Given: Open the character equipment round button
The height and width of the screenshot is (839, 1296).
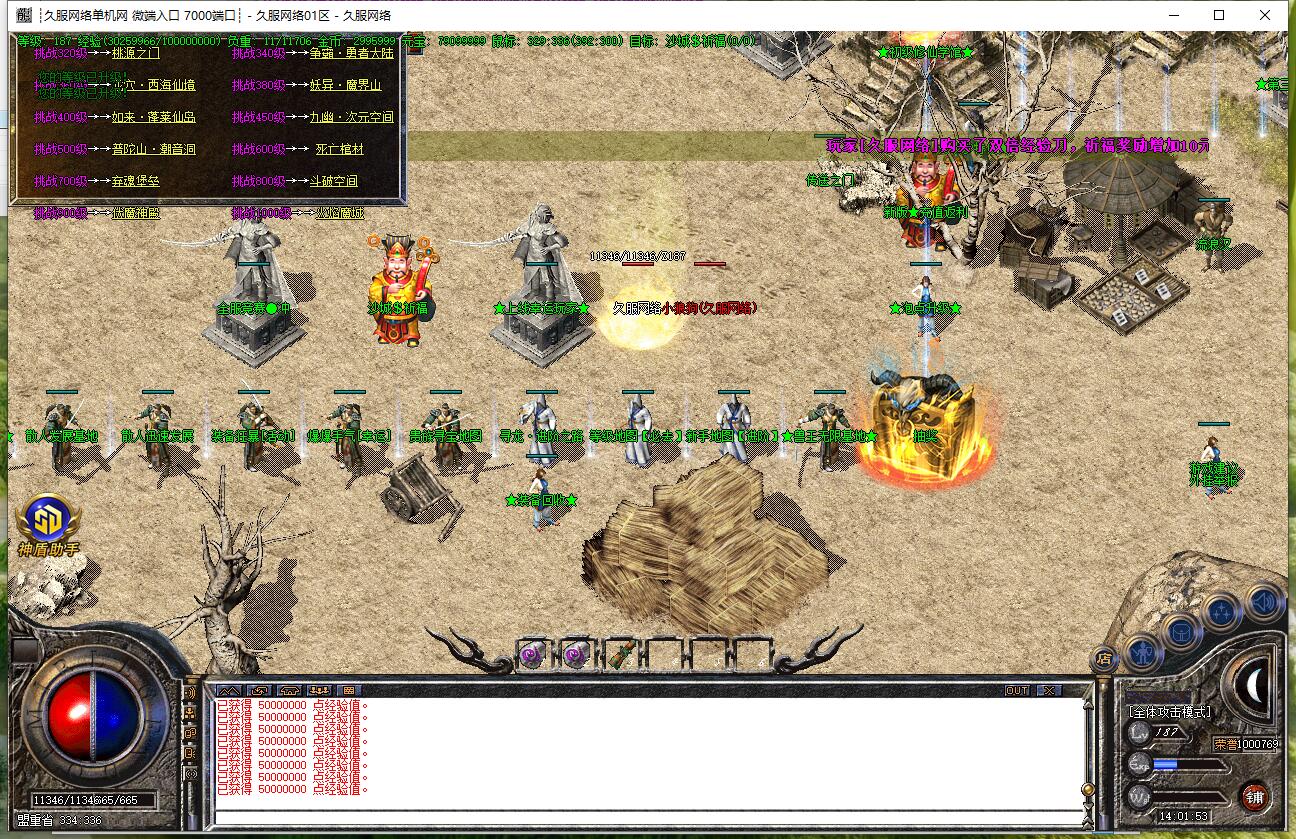Looking at the screenshot, I should coord(1143,653).
